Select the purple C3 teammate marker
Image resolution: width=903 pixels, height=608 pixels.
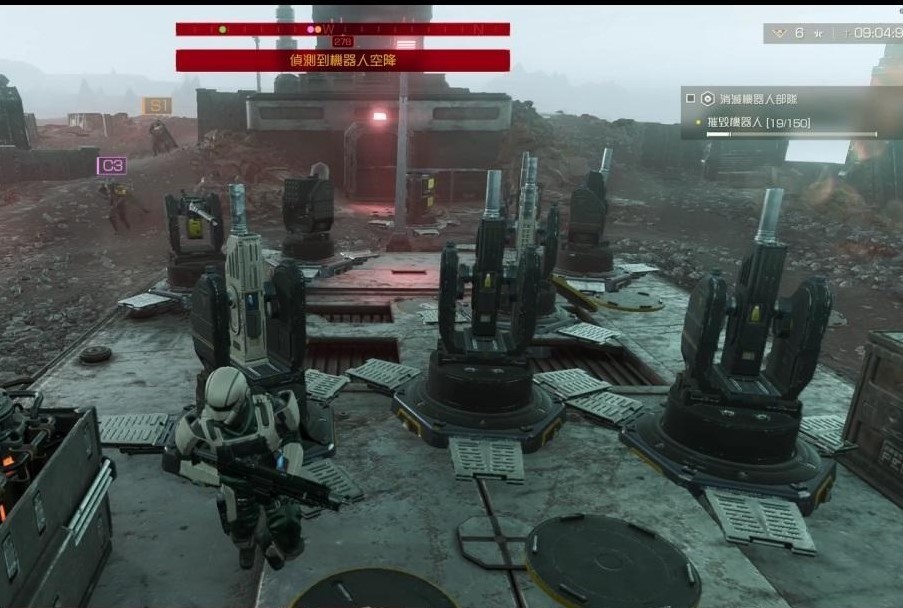click(x=112, y=165)
